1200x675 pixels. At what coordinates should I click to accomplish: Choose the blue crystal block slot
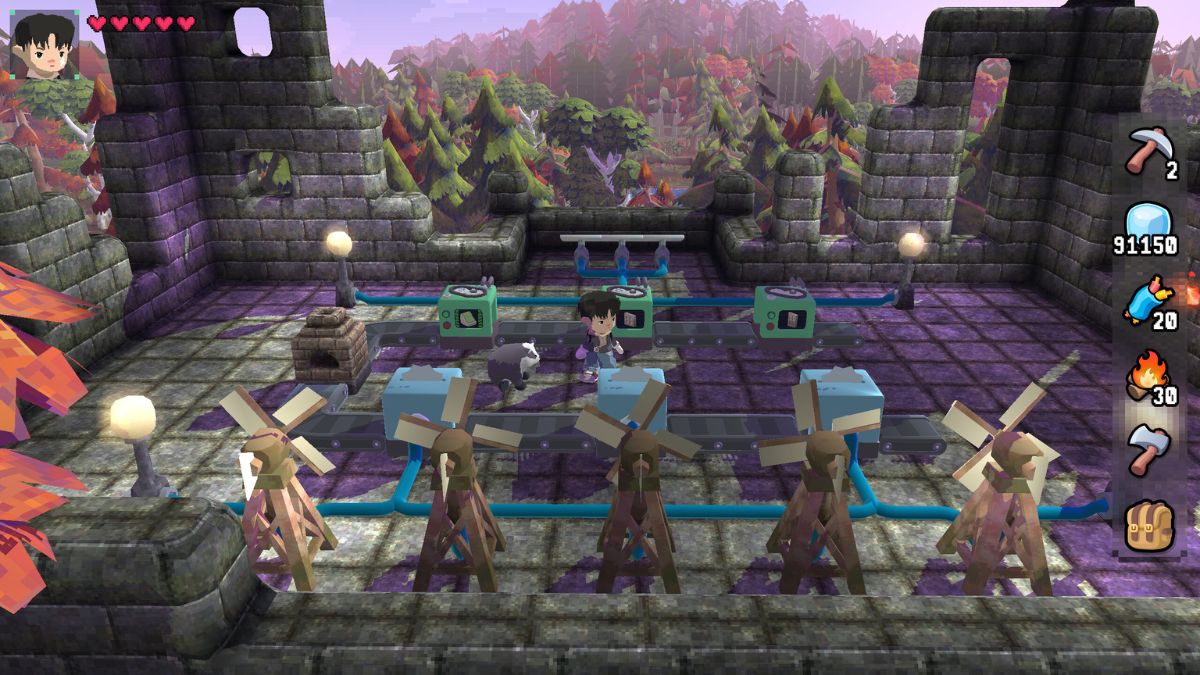(x=1148, y=224)
